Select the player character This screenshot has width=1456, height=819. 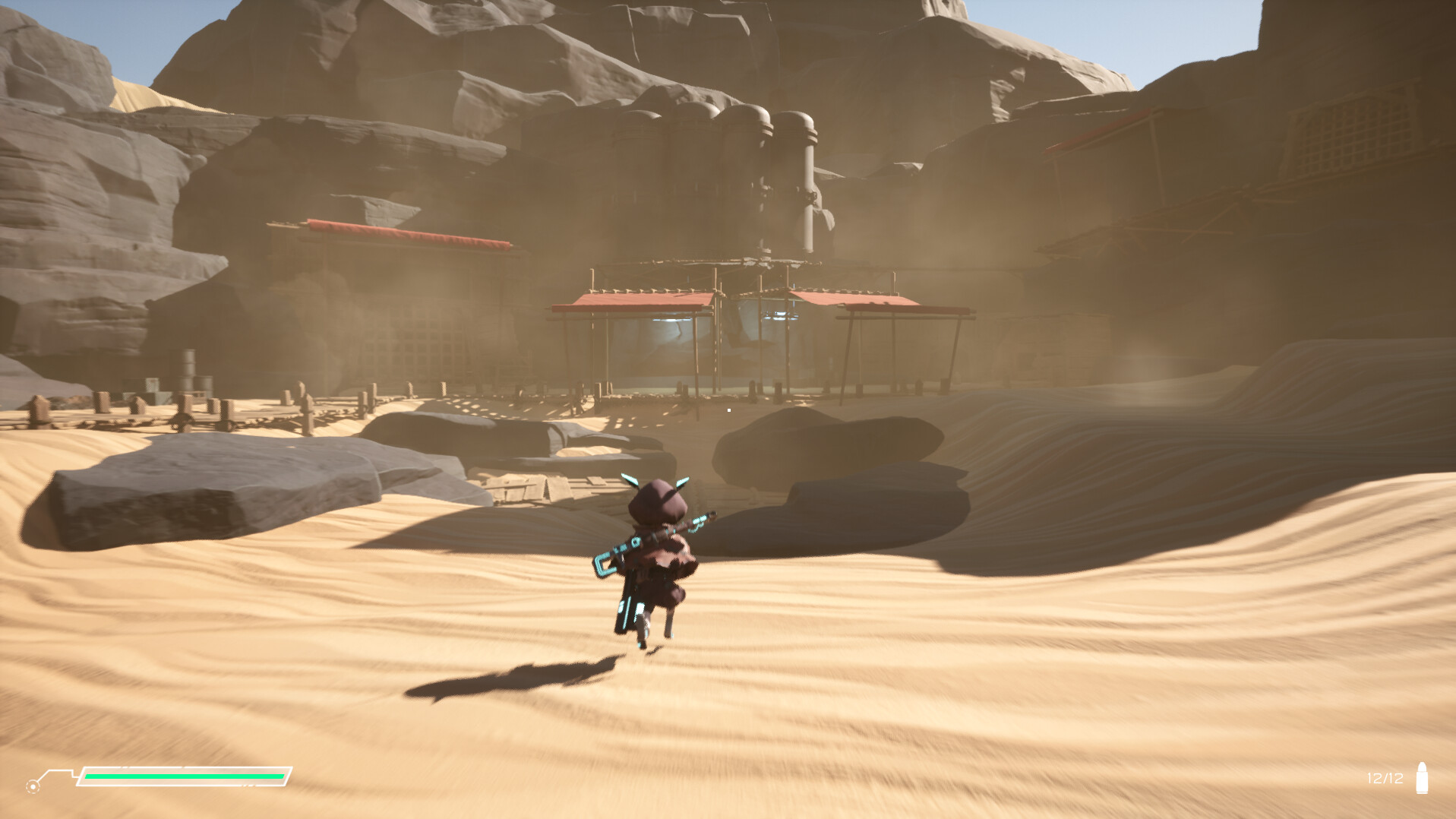coord(657,555)
